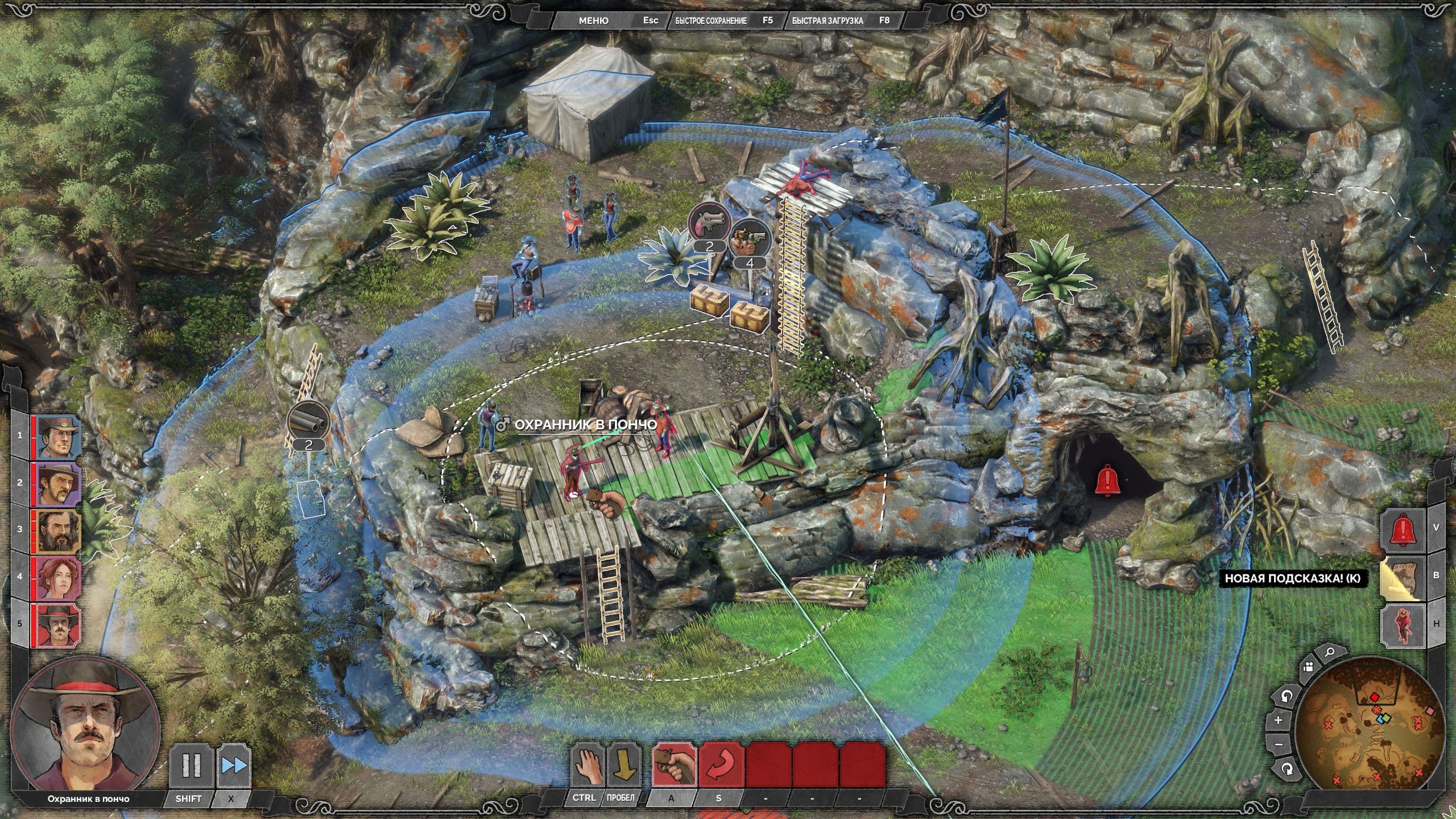Activate the pistol-in-hand ability
The image size is (1456, 819).
(673, 766)
